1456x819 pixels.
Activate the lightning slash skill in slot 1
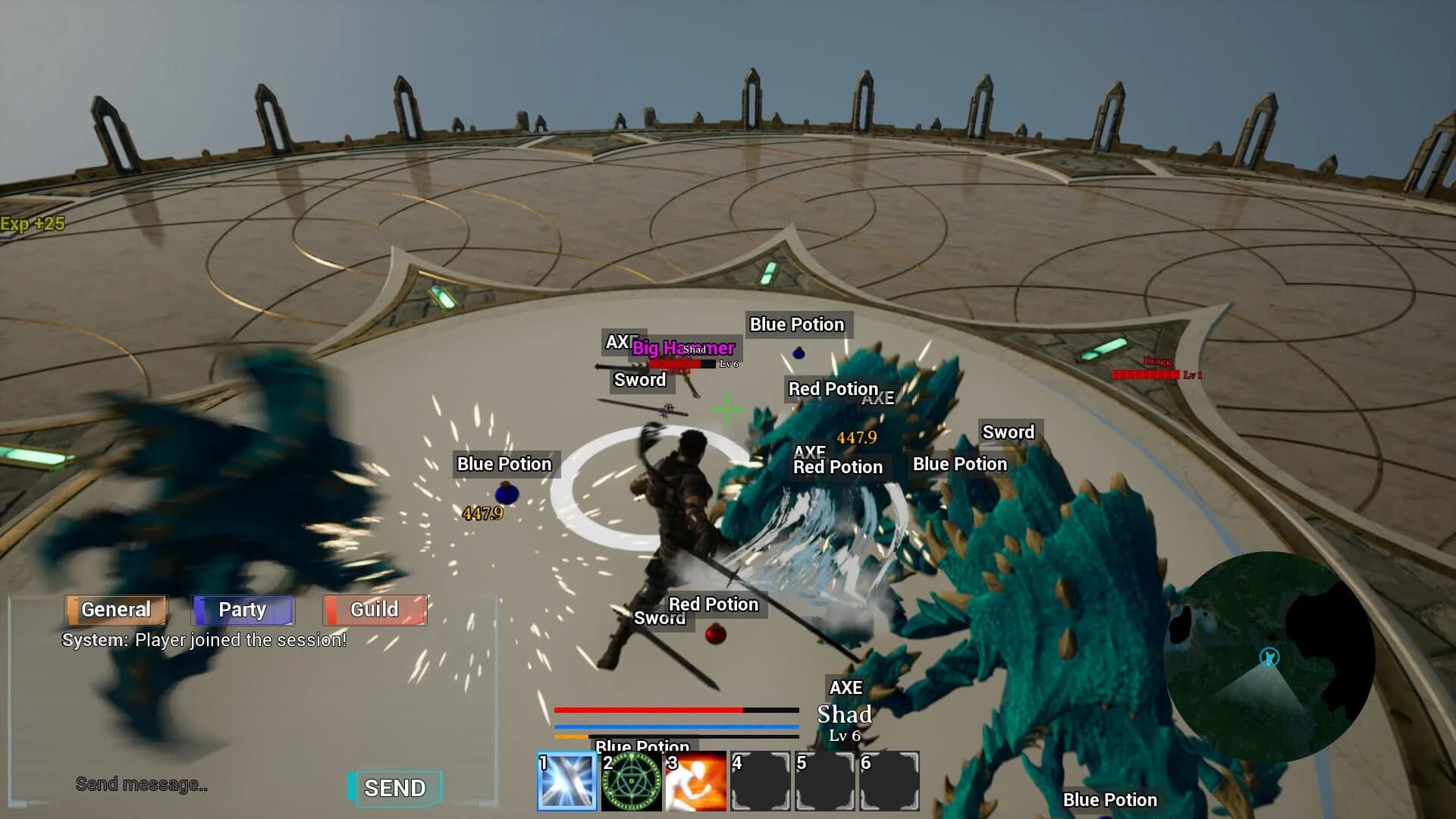coord(565,781)
